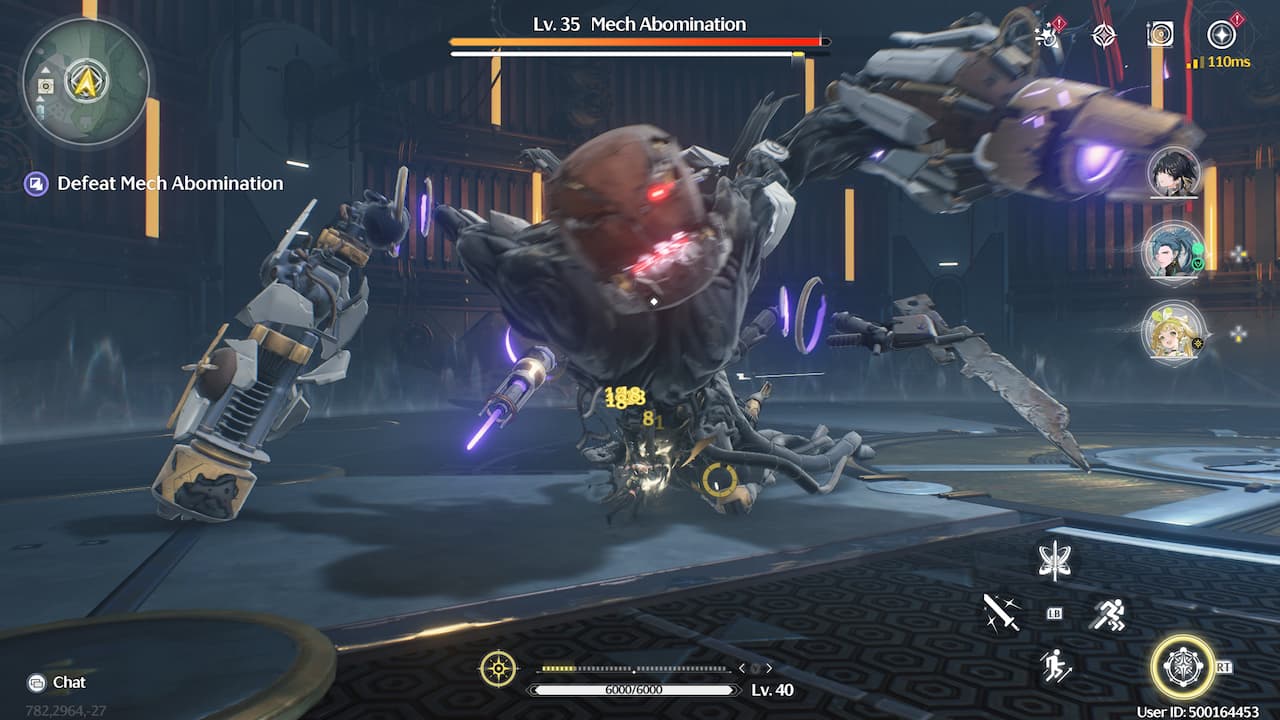This screenshot has height=720, width=1280.
Task: Trigger the sprinting figure dash button
Action: tap(1107, 612)
